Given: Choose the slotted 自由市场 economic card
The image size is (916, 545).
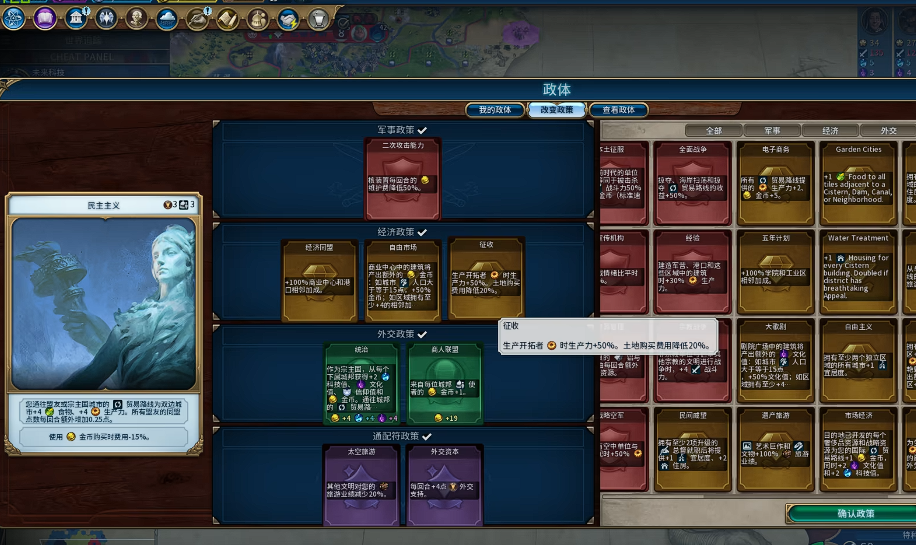Looking at the screenshot, I should pyautogui.click(x=402, y=280).
